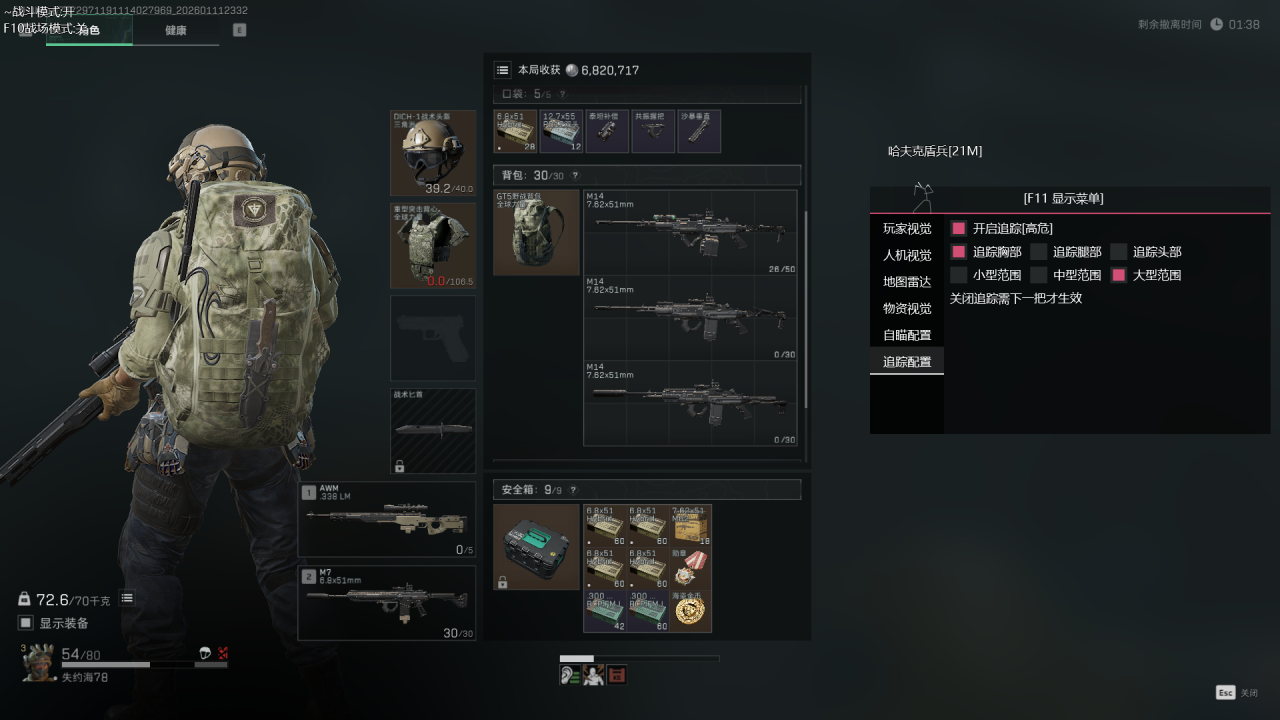Select the DICH-1 helmet equipment slot
The image size is (1280, 720).
click(433, 152)
